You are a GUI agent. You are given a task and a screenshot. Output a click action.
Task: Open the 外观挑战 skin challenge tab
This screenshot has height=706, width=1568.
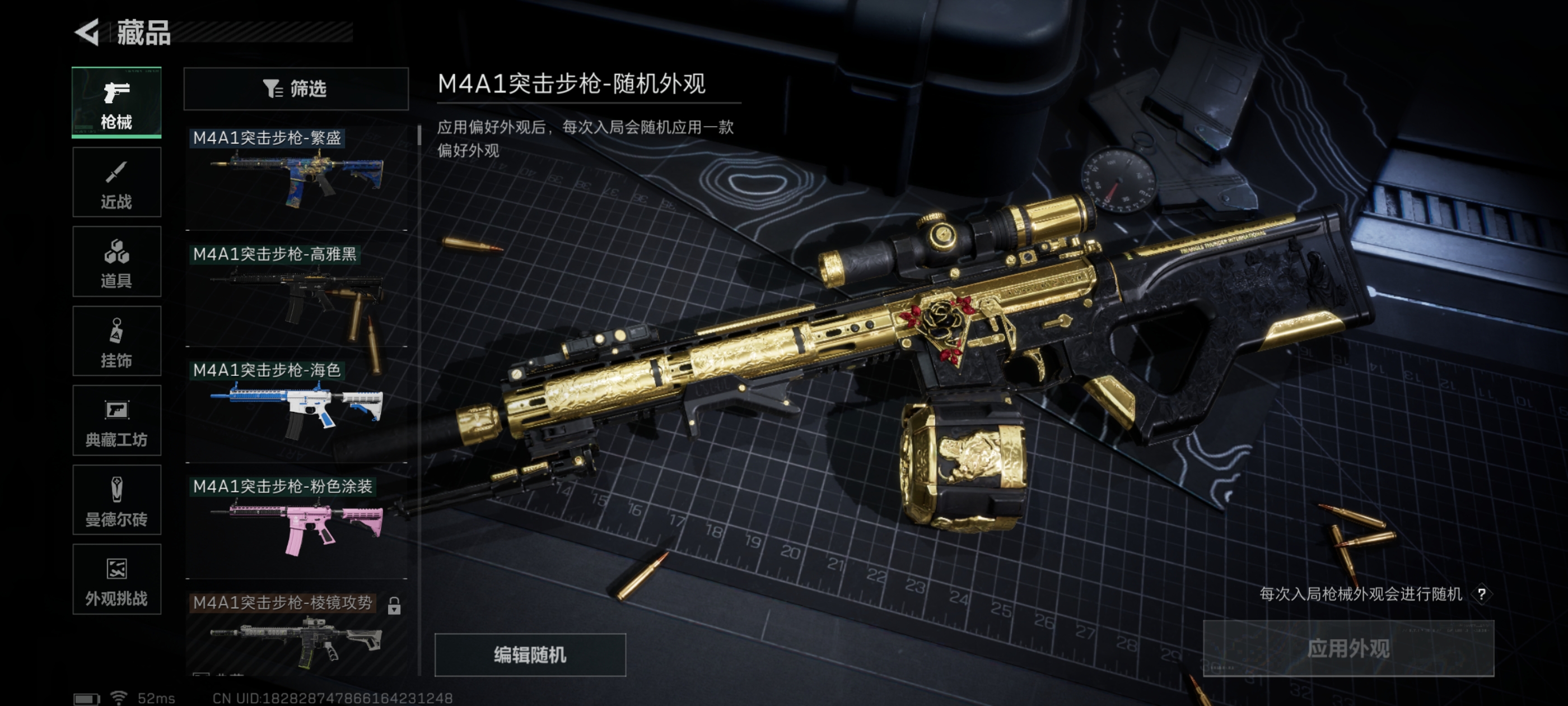(x=116, y=579)
